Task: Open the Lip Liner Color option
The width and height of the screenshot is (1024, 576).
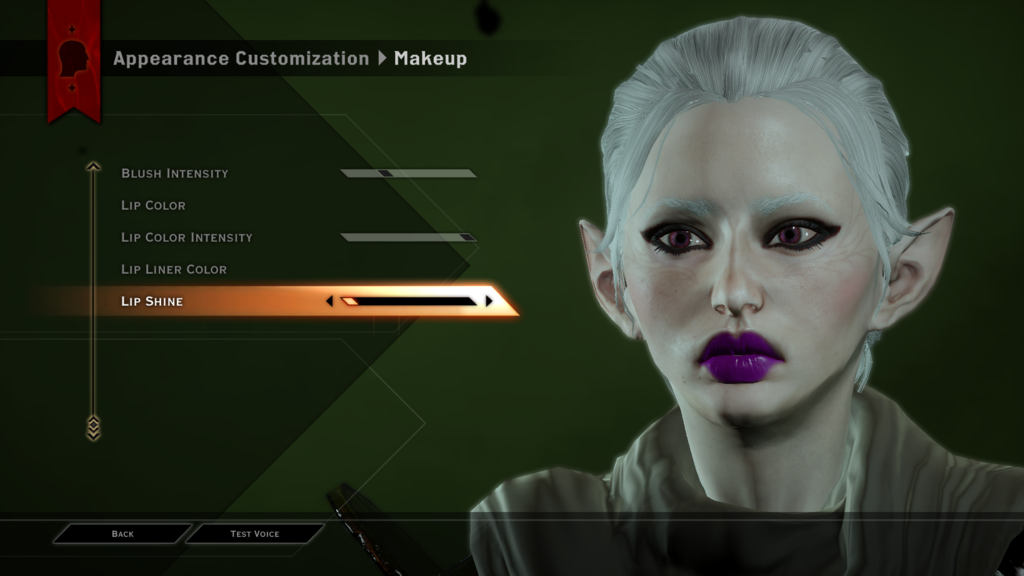Action: 174,269
